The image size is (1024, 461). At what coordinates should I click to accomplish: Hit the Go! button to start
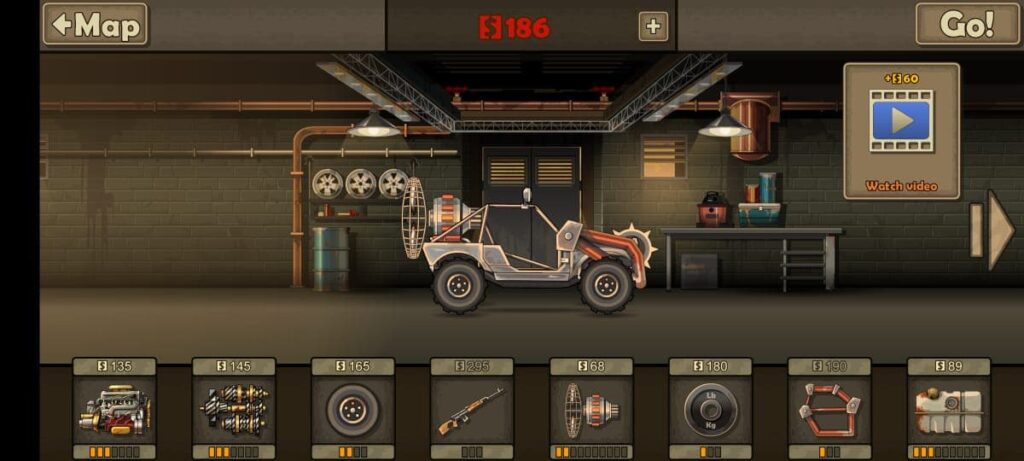pos(967,24)
